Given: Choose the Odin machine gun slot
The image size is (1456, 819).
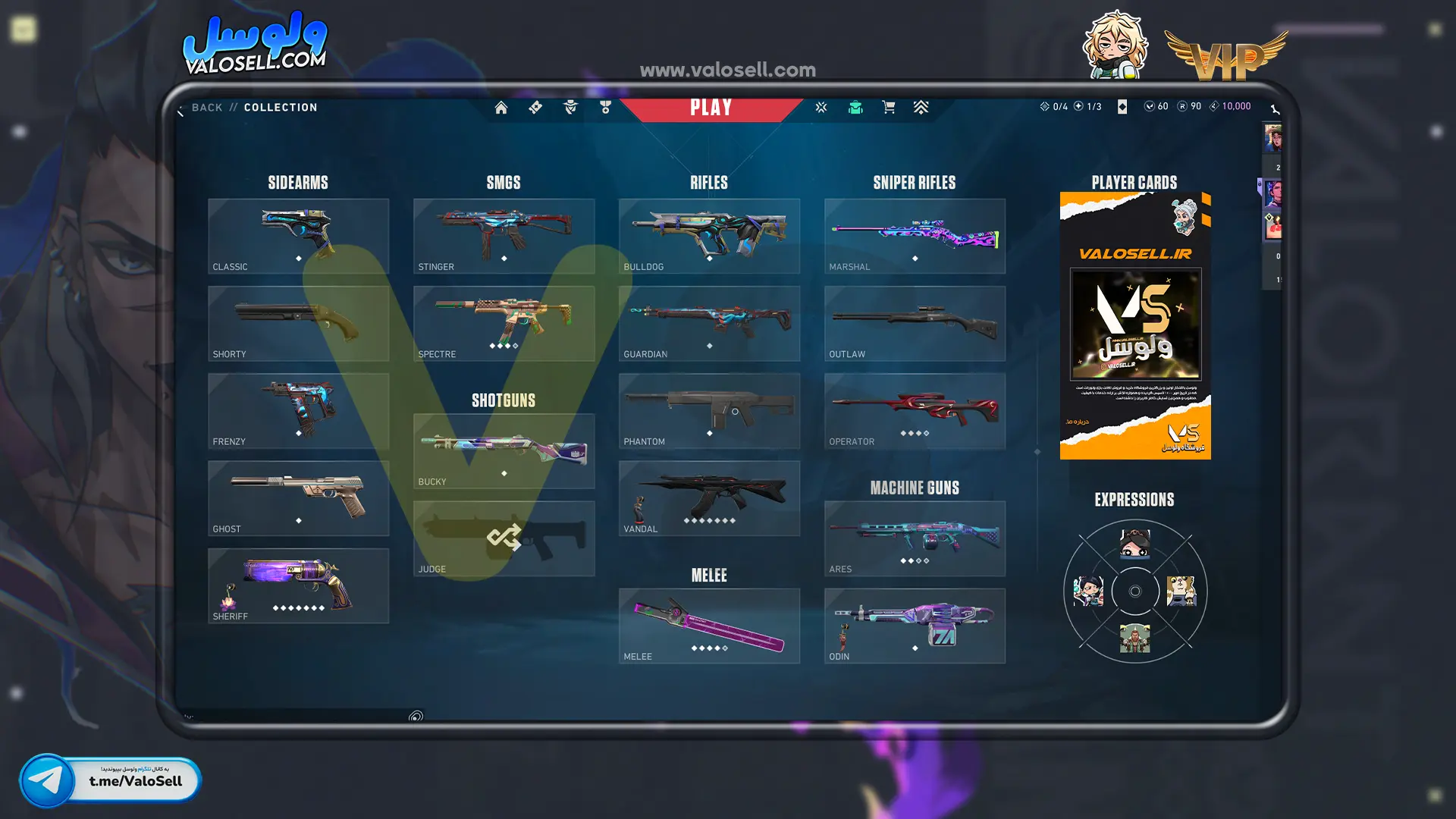Looking at the screenshot, I should [x=915, y=626].
